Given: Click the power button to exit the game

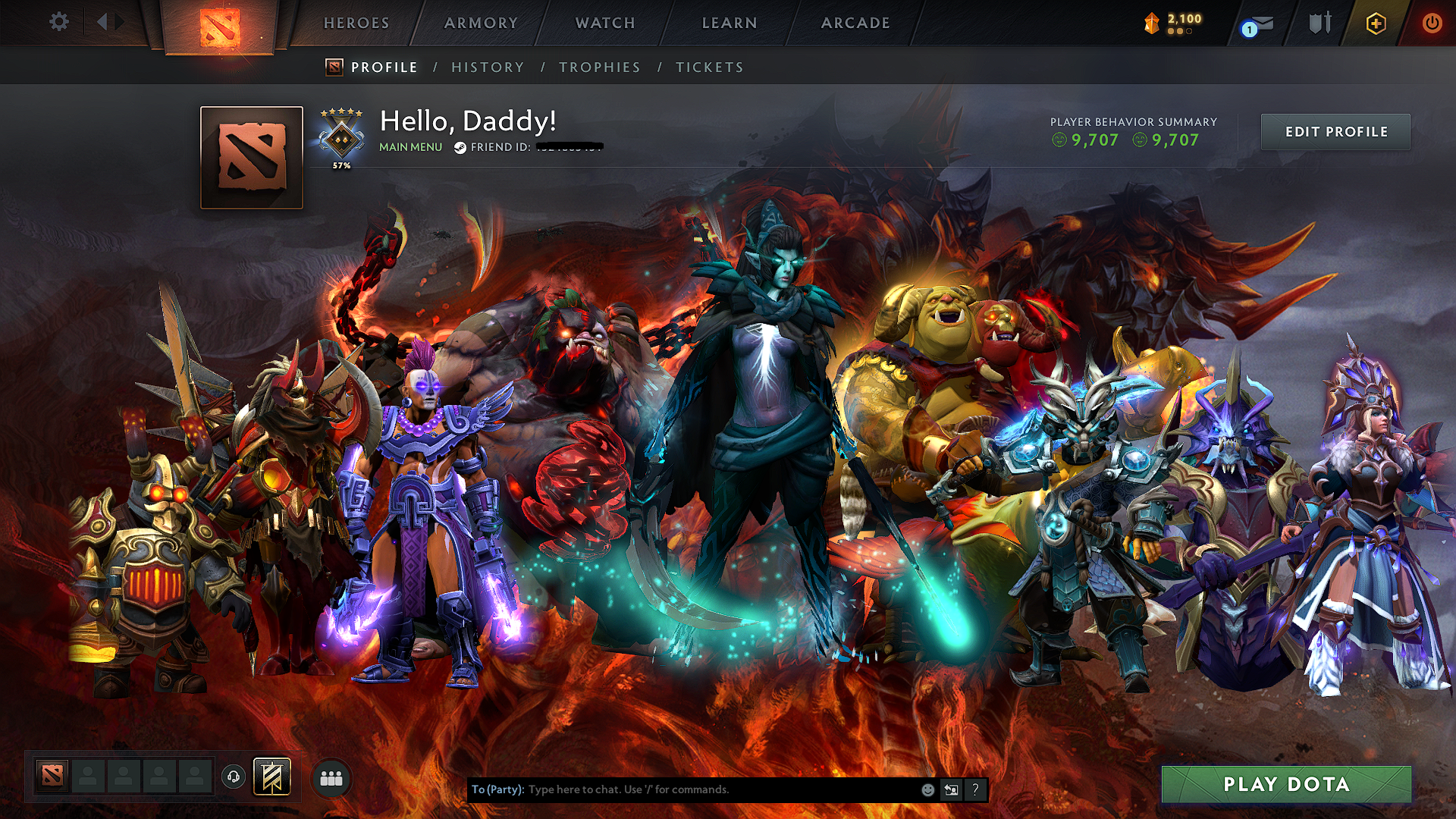Looking at the screenshot, I should 1433,23.
